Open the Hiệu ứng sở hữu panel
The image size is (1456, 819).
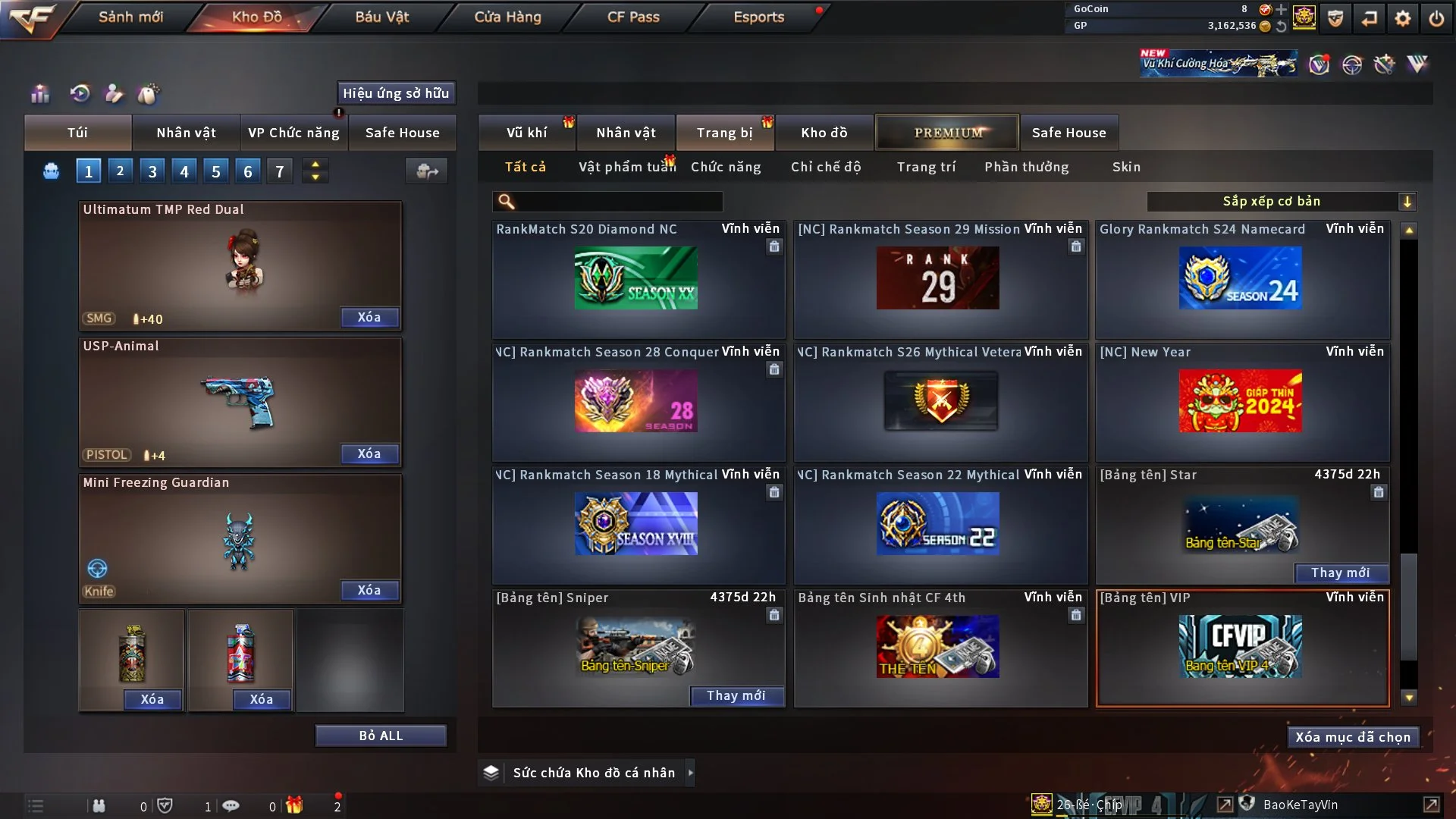(396, 93)
